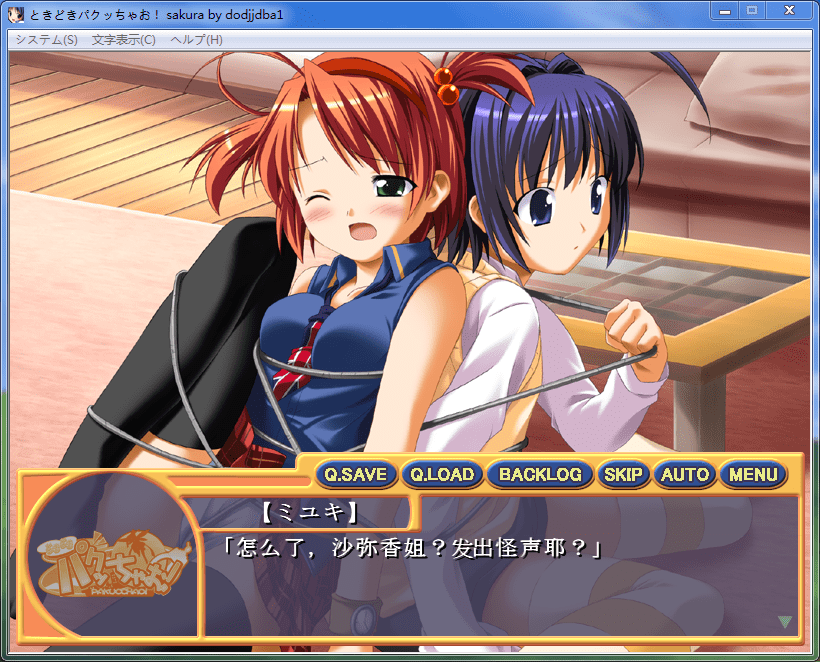The image size is (820, 662).
Task: Turn on AUTO text advance
Action: pyautogui.click(x=685, y=475)
